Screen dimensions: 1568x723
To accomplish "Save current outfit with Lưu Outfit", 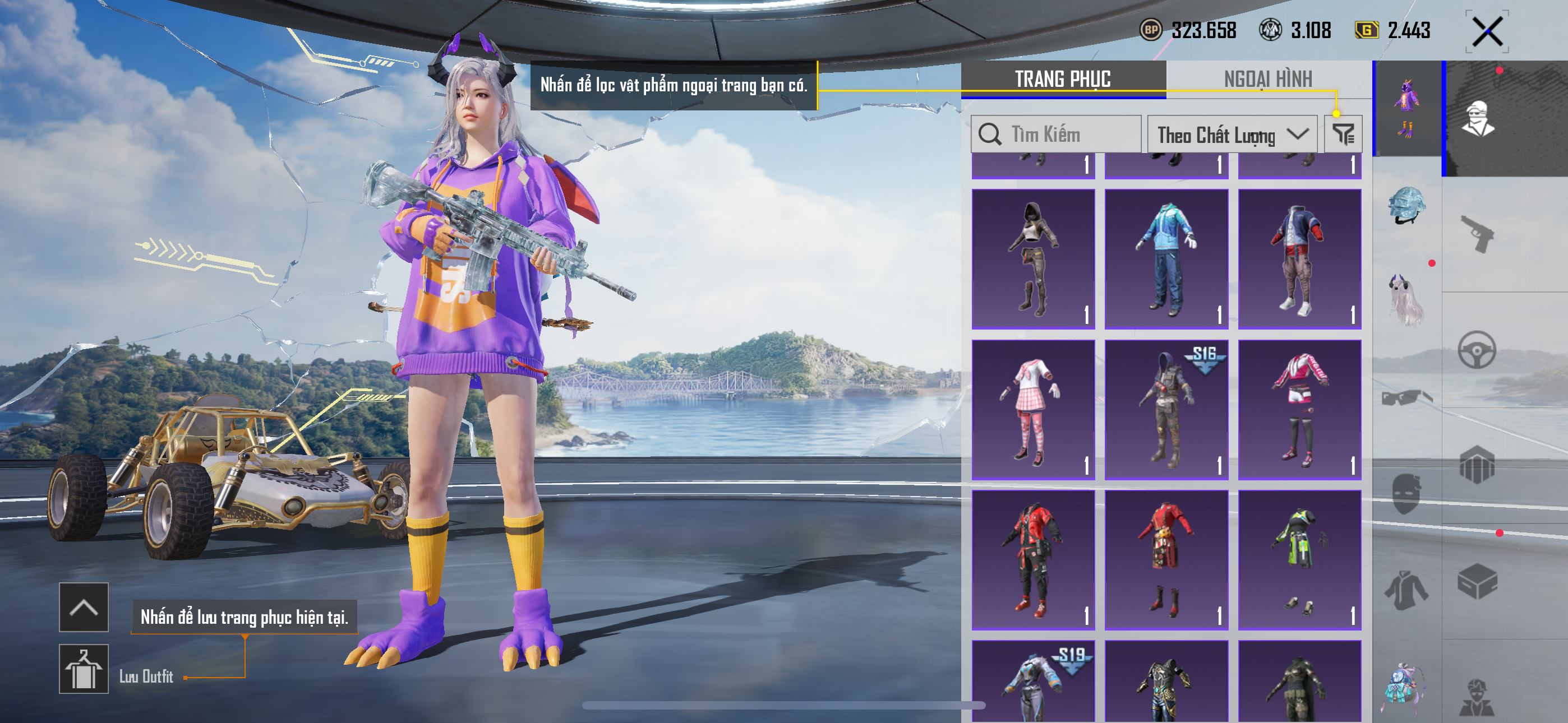I will [84, 669].
